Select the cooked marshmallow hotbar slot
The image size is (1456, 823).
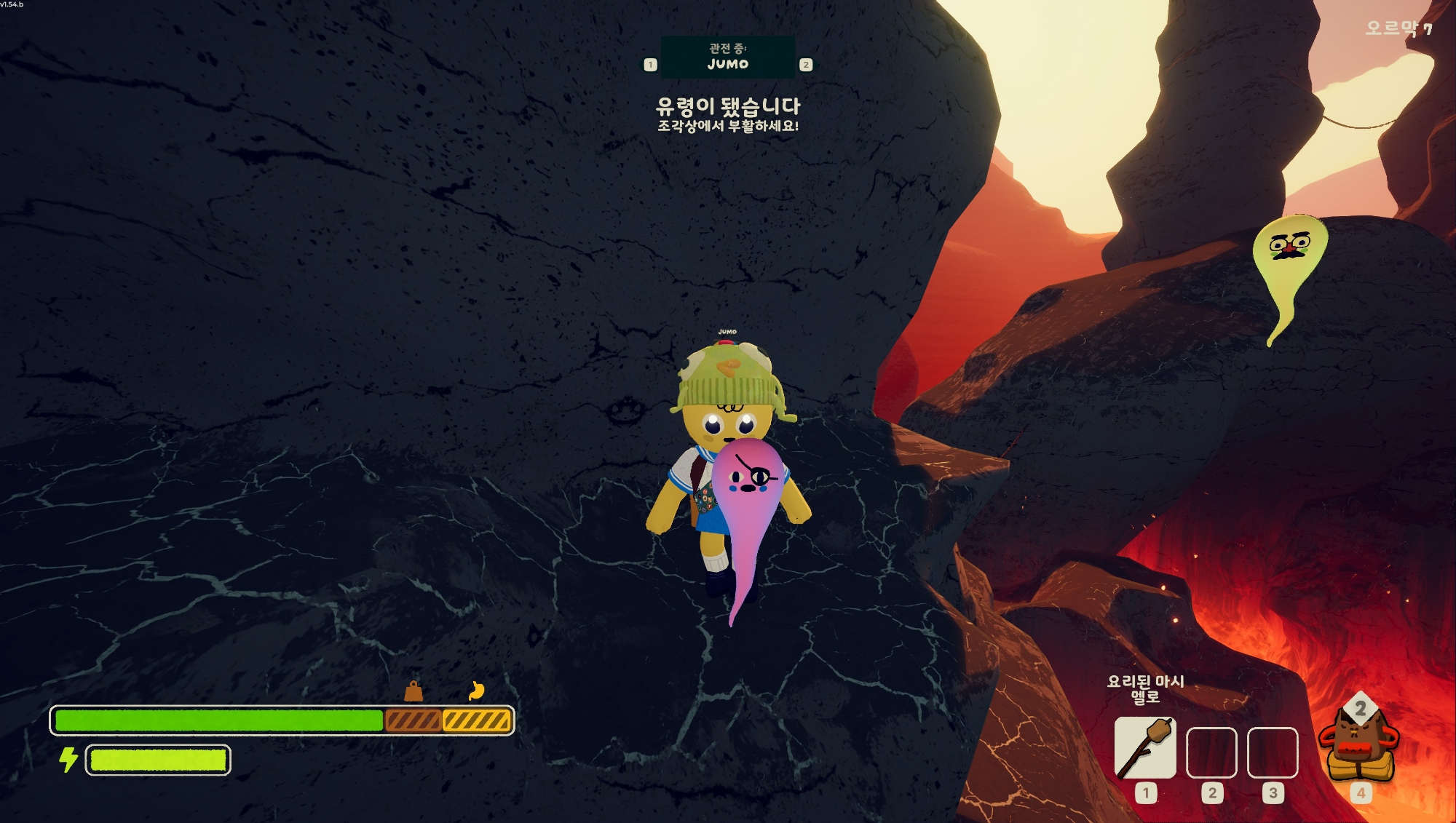(1145, 748)
